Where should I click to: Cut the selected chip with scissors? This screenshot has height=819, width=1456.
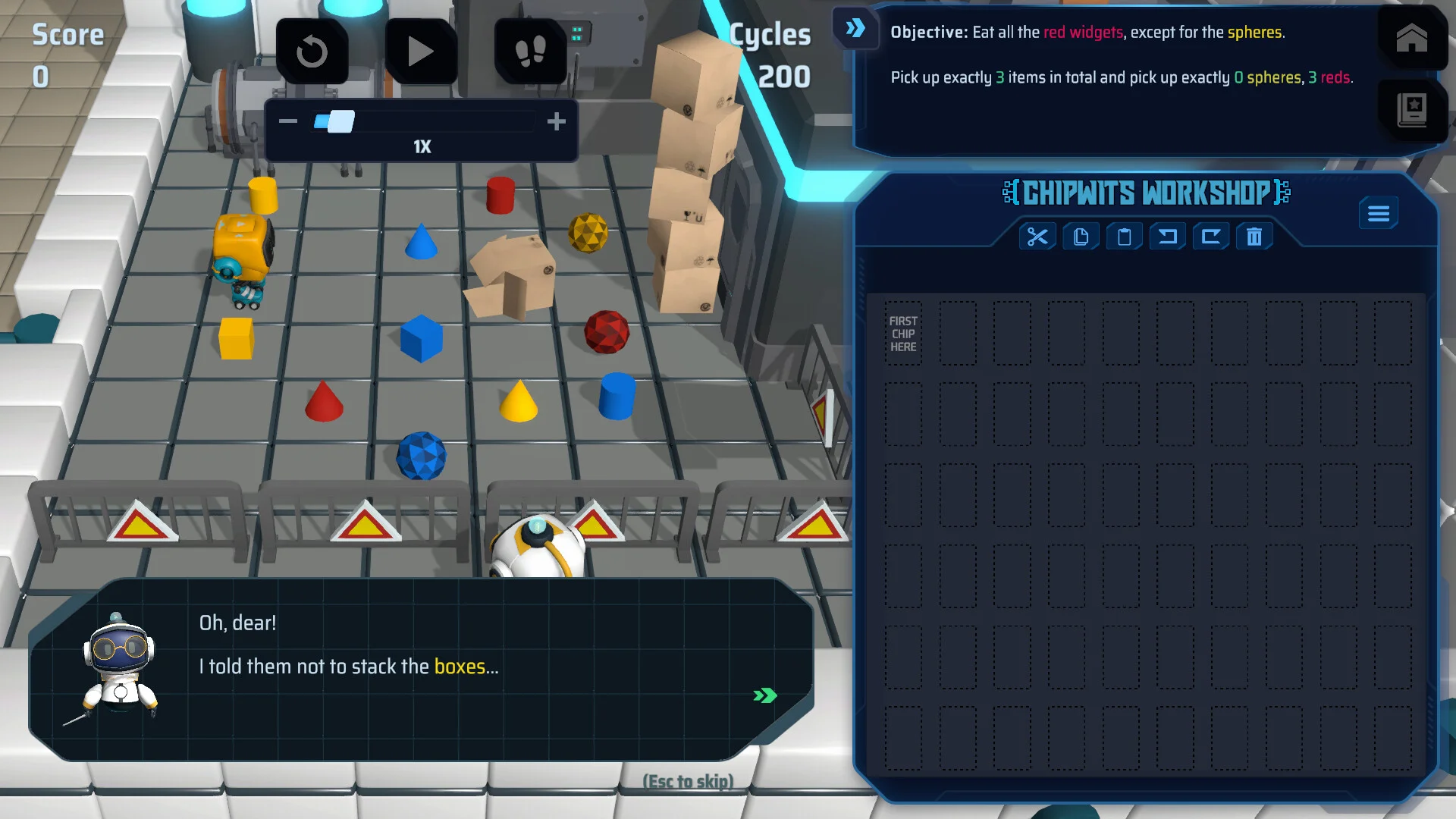[1037, 237]
